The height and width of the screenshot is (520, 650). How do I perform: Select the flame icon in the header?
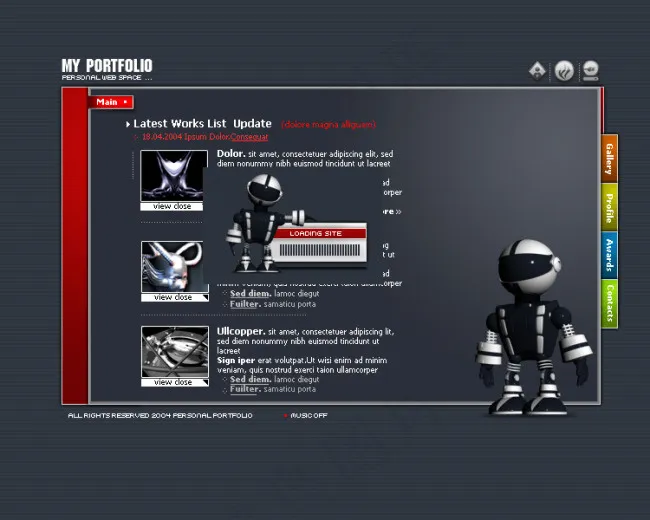[x=565, y=70]
